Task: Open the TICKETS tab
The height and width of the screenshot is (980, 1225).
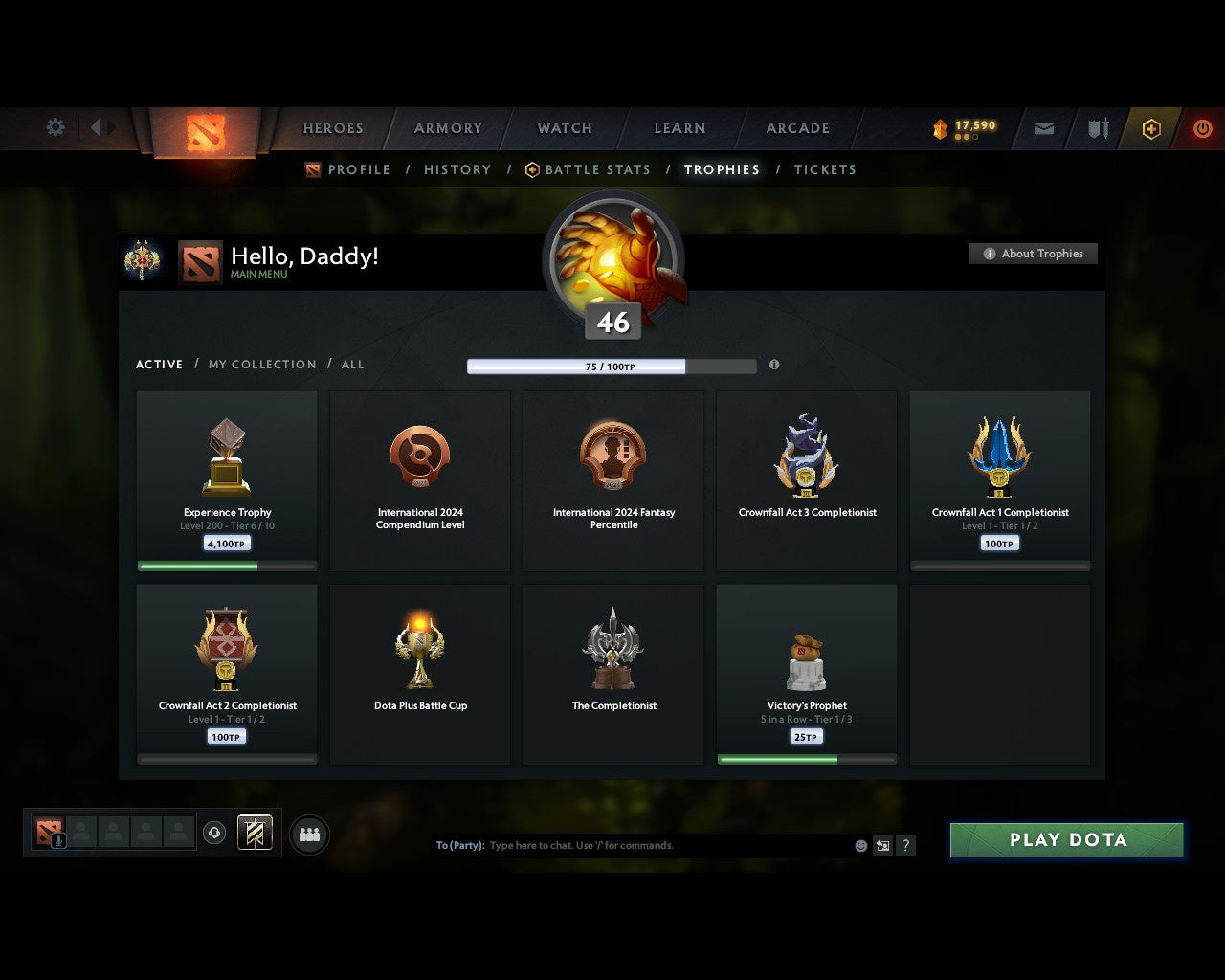Action: pos(825,169)
